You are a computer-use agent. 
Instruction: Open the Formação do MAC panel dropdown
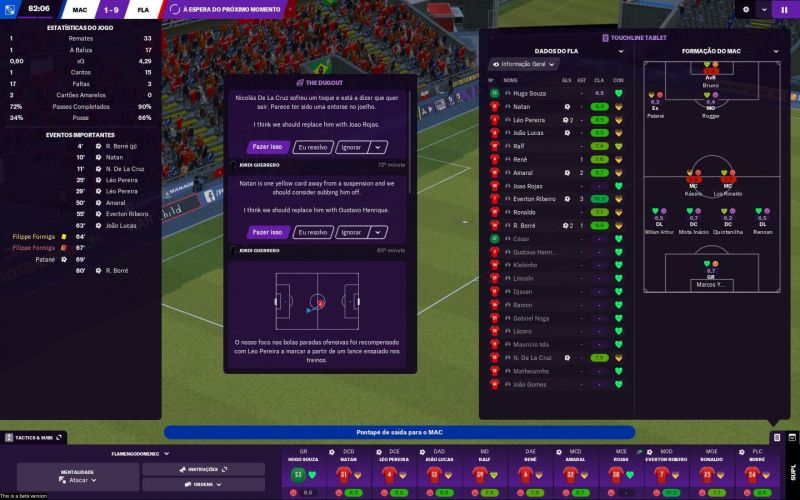pyautogui.click(x=775, y=50)
